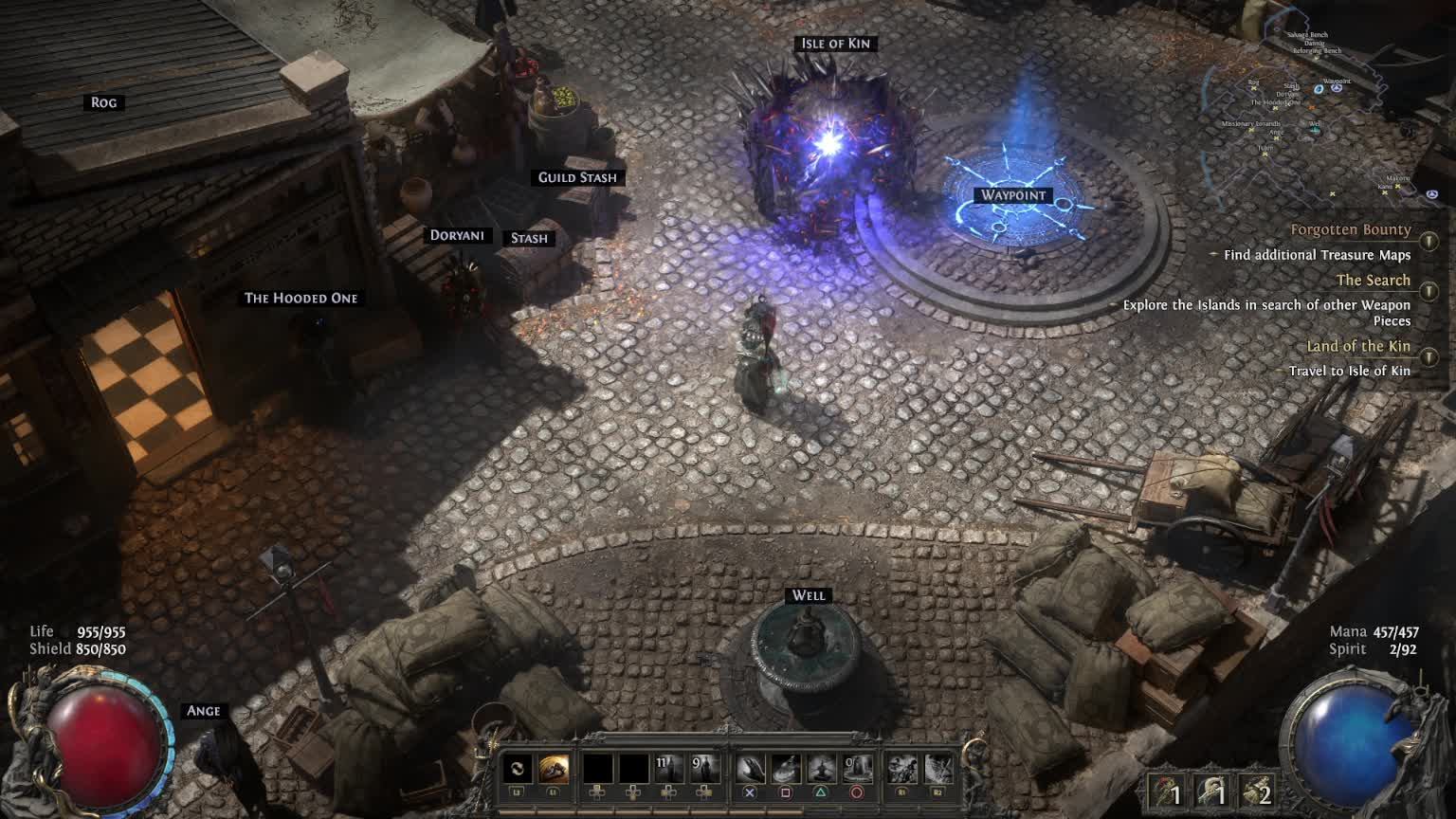Toggle the pin beside The Search
The image size is (1456, 819).
[1429, 292]
